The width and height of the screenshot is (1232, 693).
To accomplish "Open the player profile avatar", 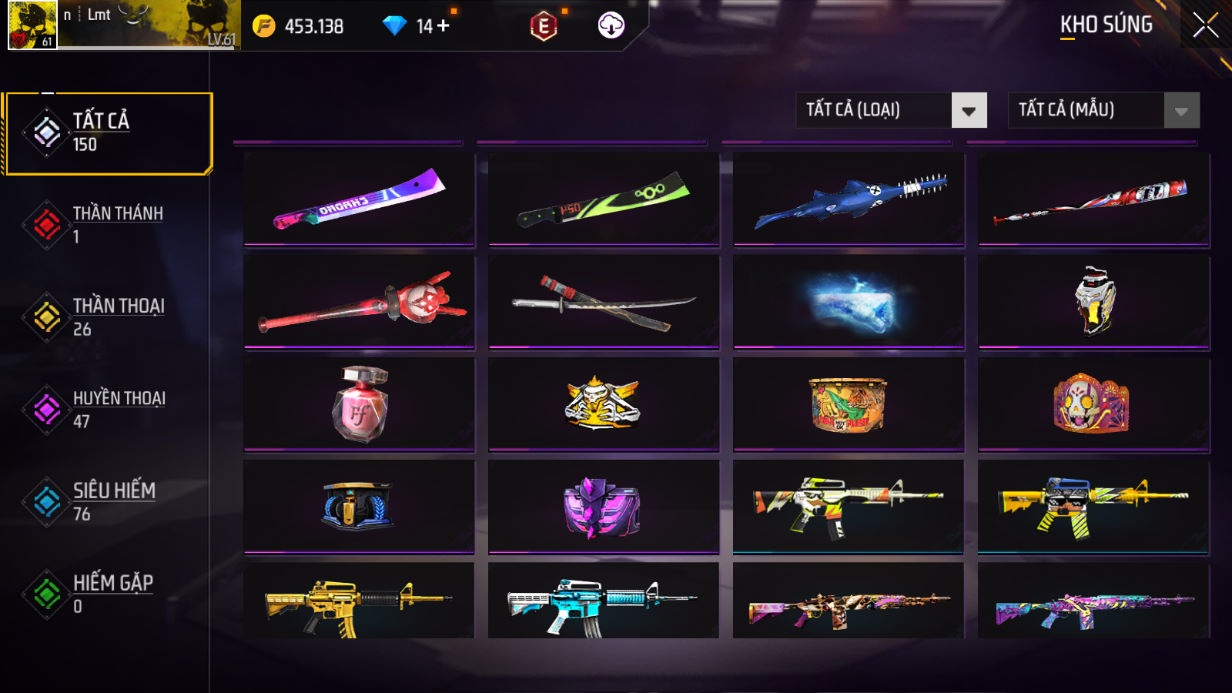I will pos(32,25).
